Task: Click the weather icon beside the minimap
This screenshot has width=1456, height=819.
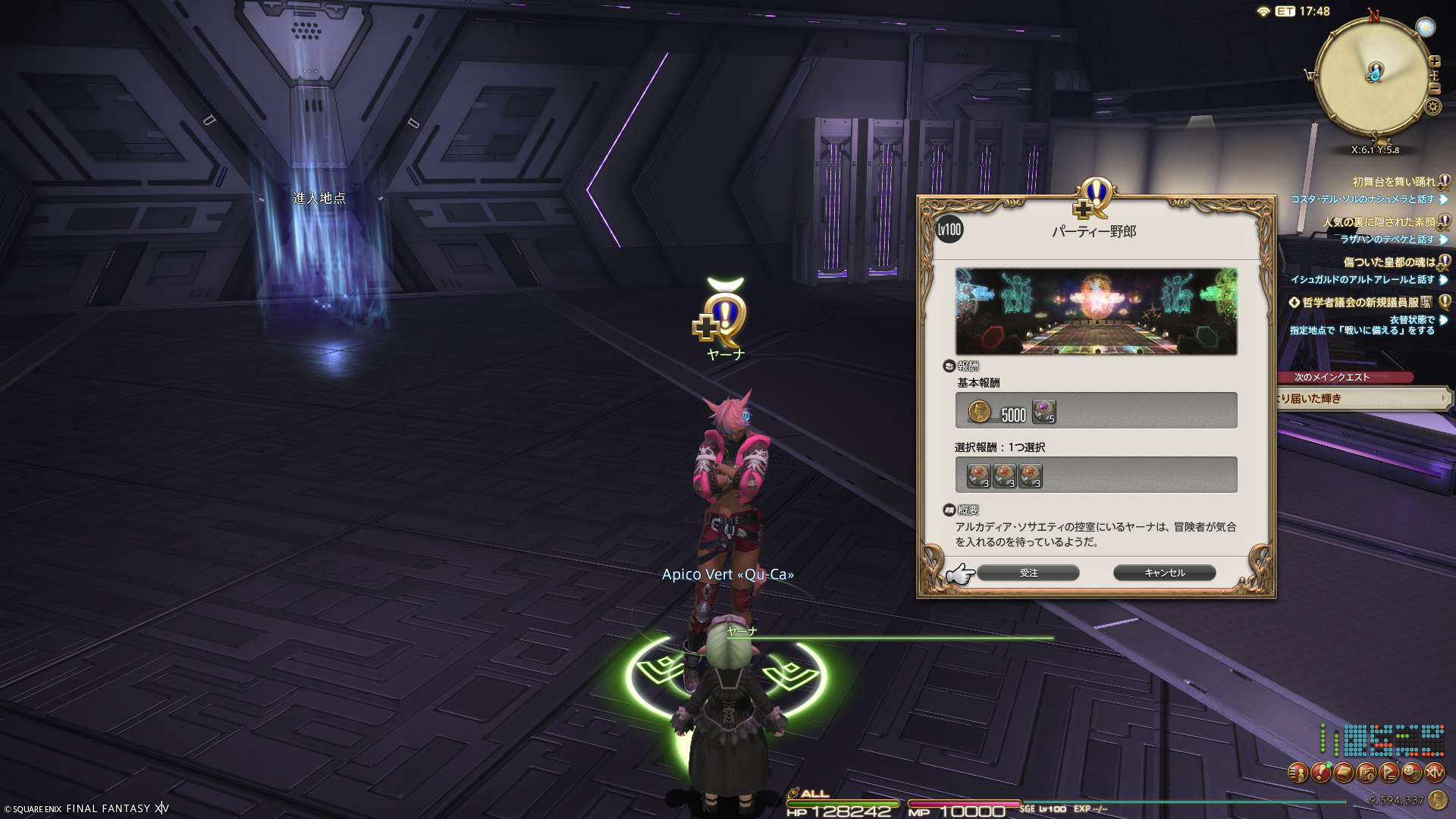Action: coord(1426,28)
